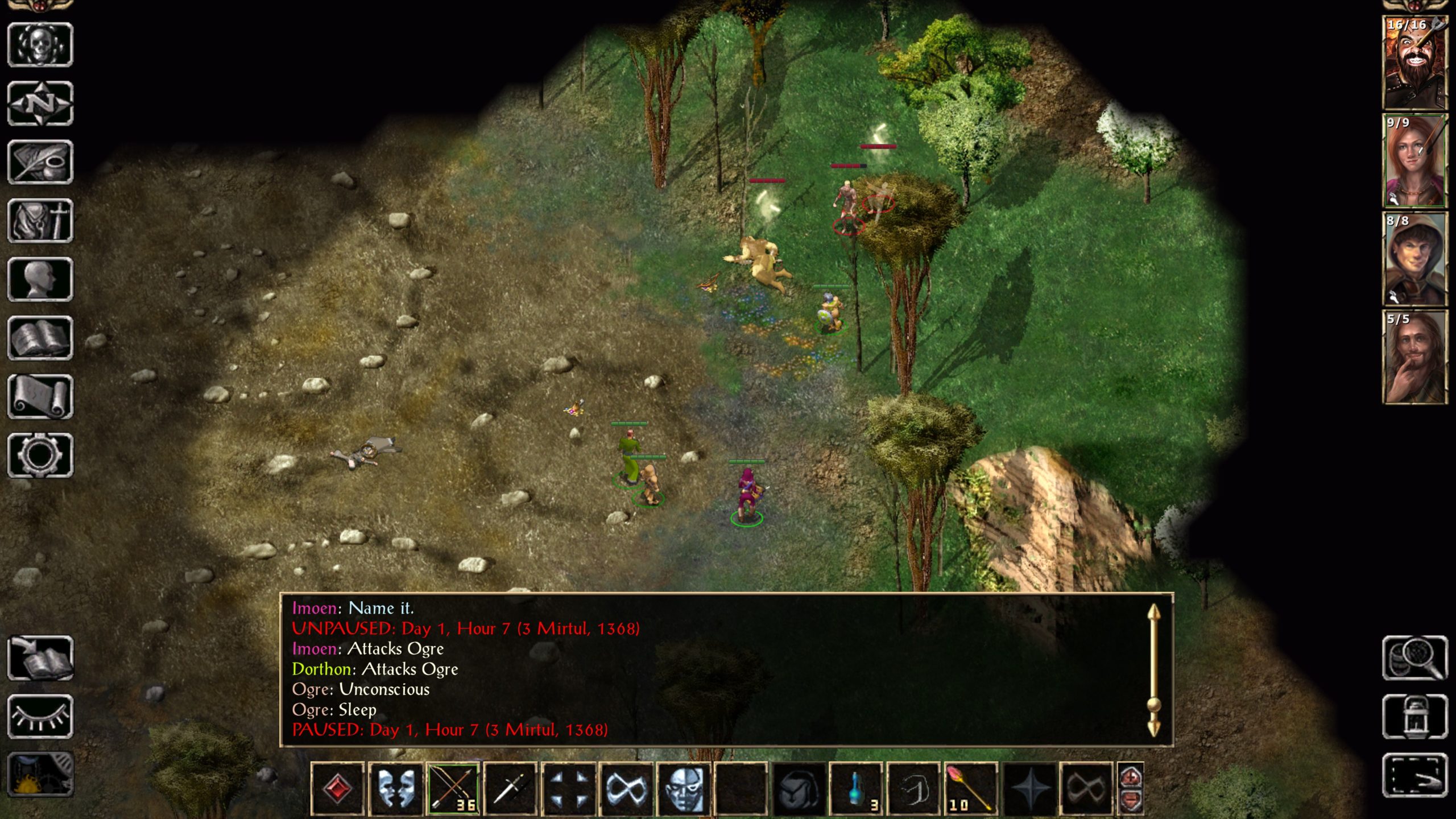
Task: Equip the bow with 36 arrows
Action: [x=453, y=788]
